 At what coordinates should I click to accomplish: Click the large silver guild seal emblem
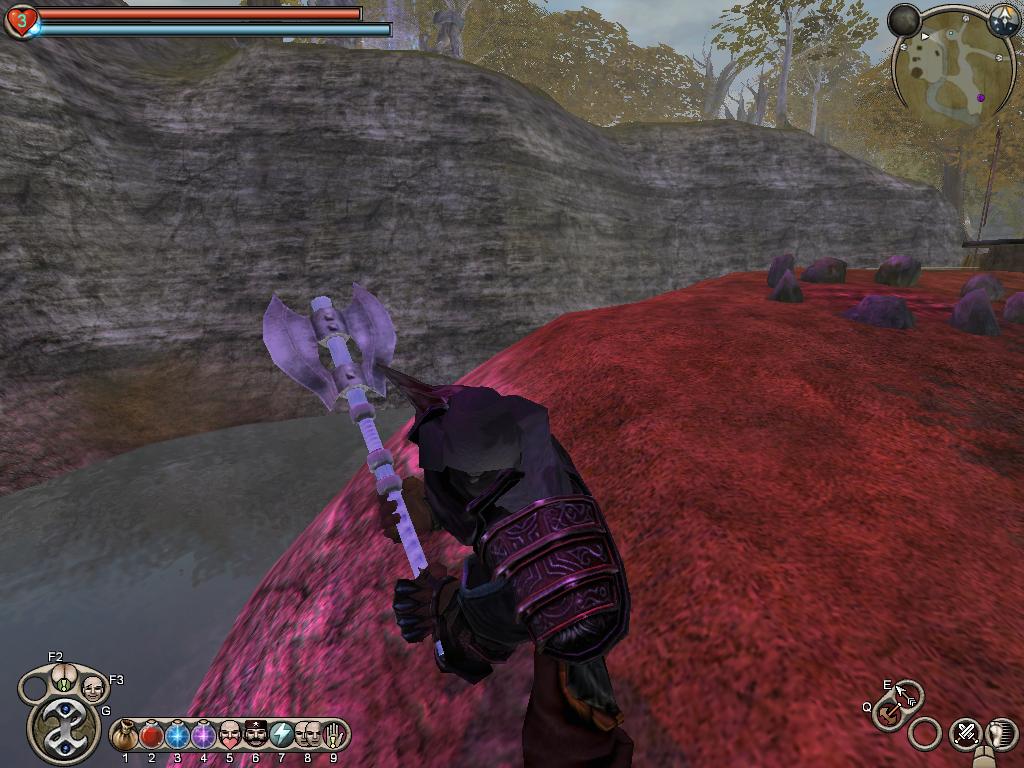click(x=63, y=728)
